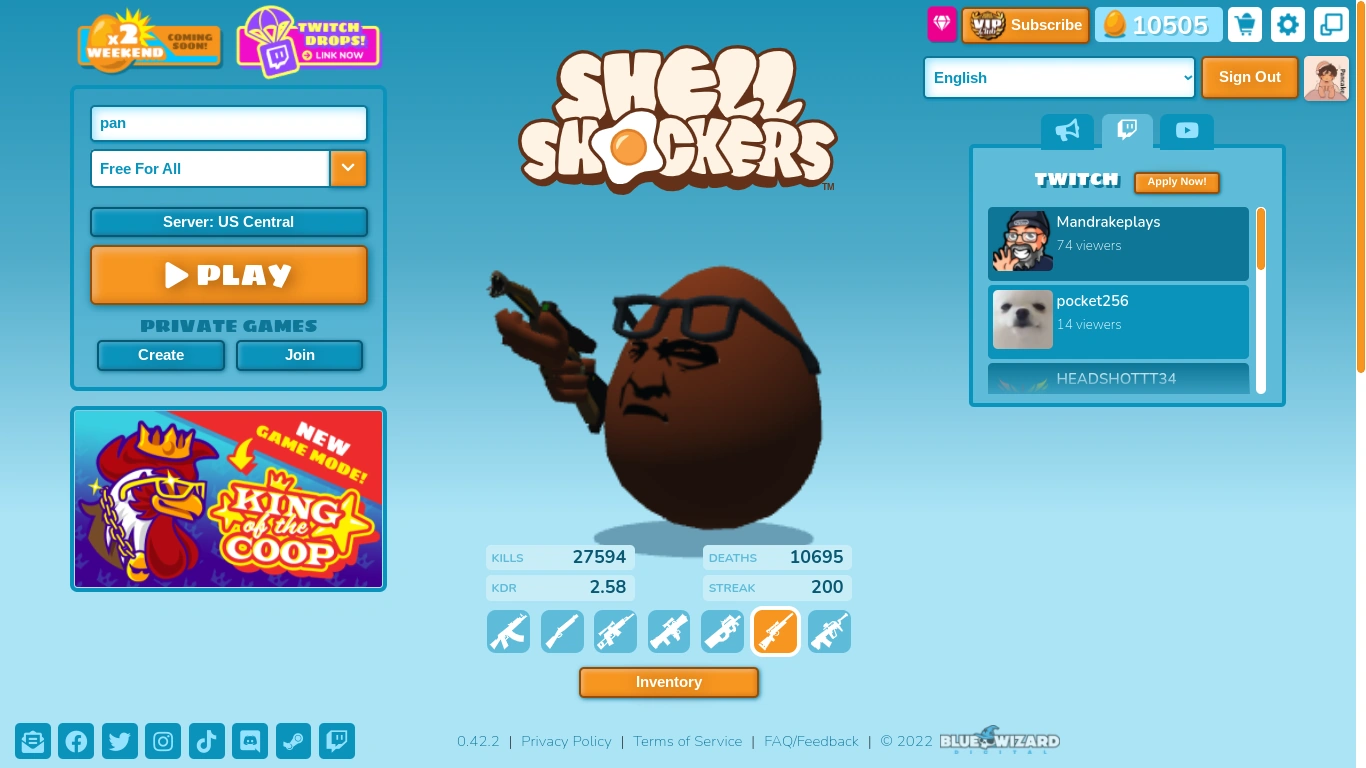Open the English language dropdown
Image resolution: width=1366 pixels, height=768 pixels.
point(1058,77)
